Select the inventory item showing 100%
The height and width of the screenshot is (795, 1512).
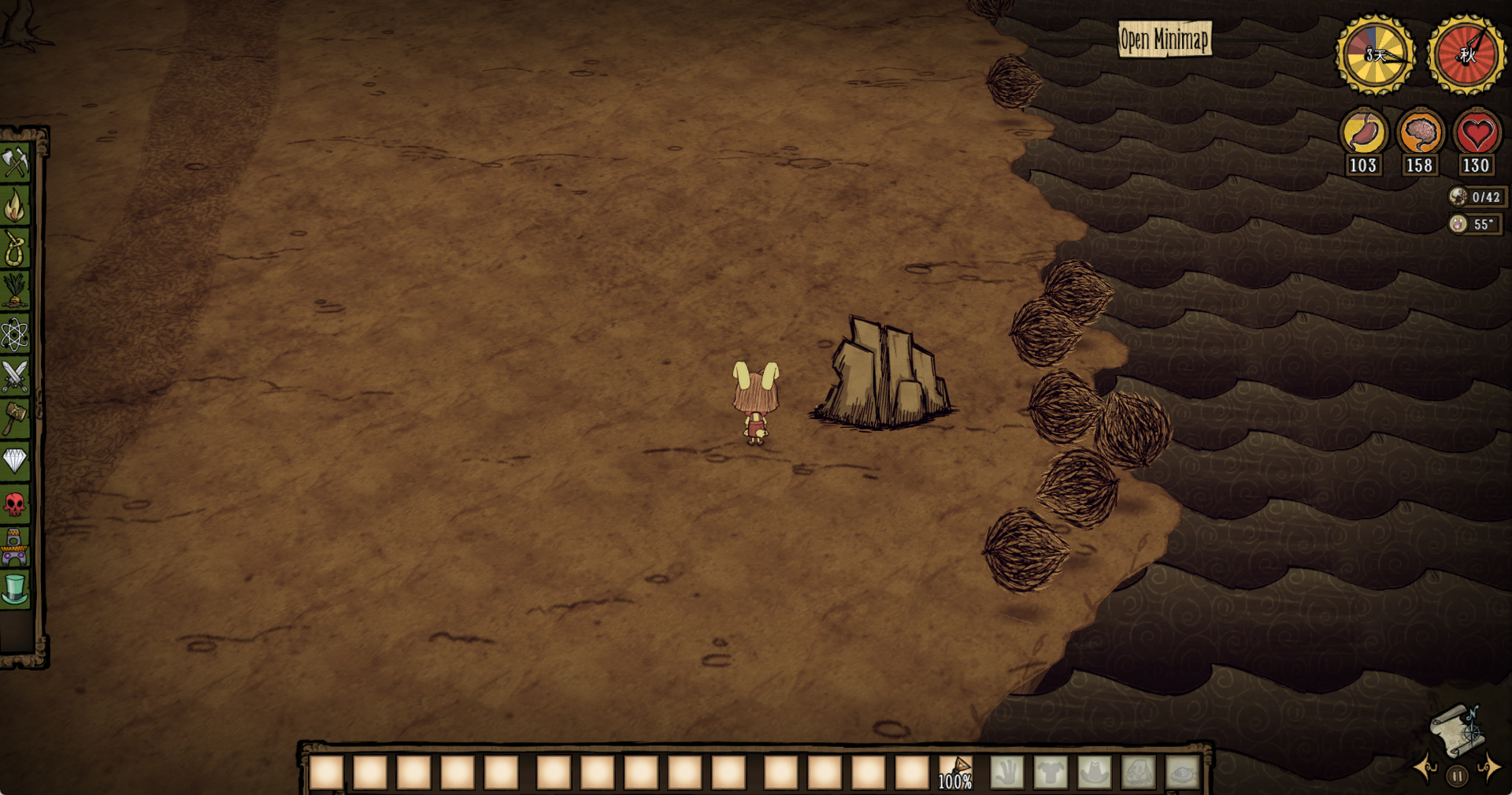click(955, 772)
